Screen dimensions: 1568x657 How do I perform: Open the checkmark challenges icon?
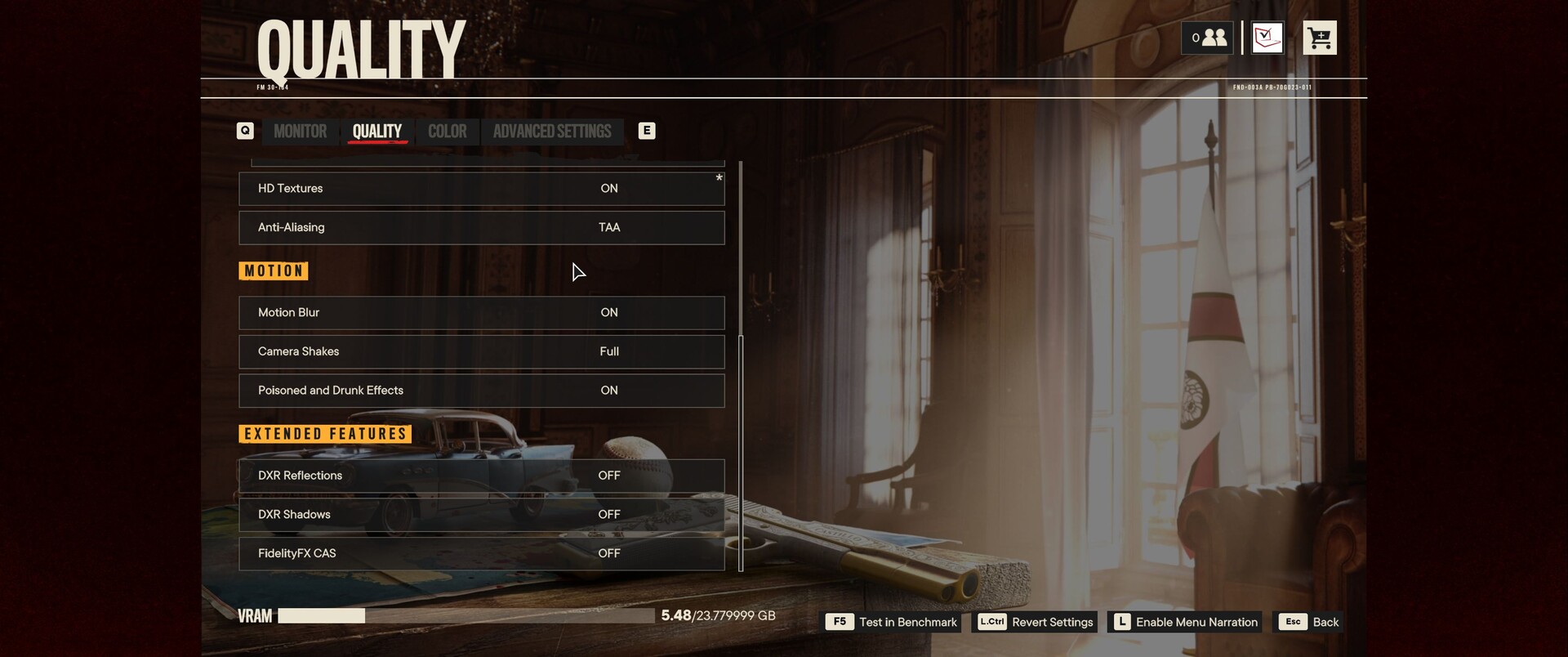(x=1267, y=38)
